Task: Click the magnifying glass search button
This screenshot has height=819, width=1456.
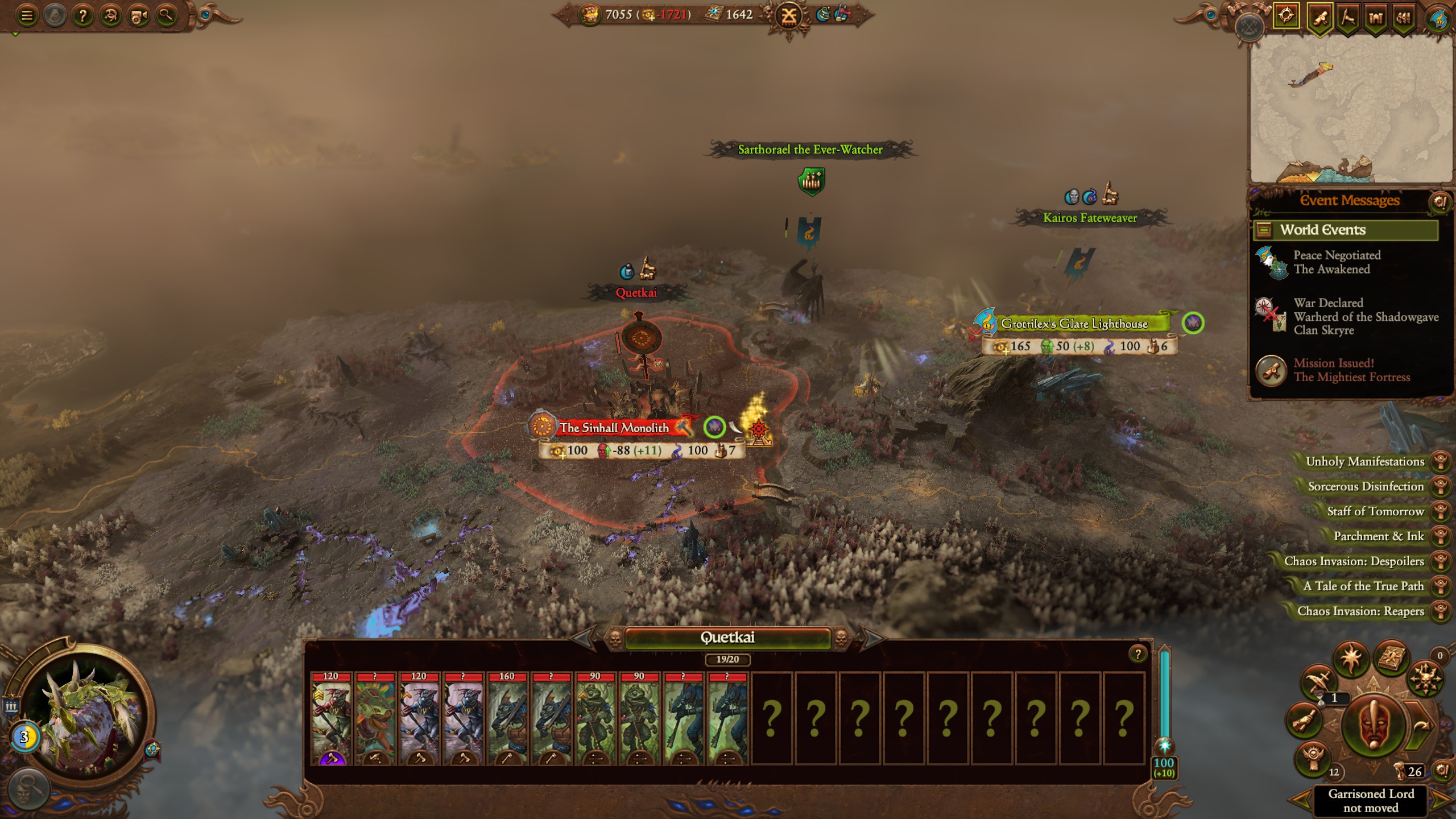Action: pos(166,16)
